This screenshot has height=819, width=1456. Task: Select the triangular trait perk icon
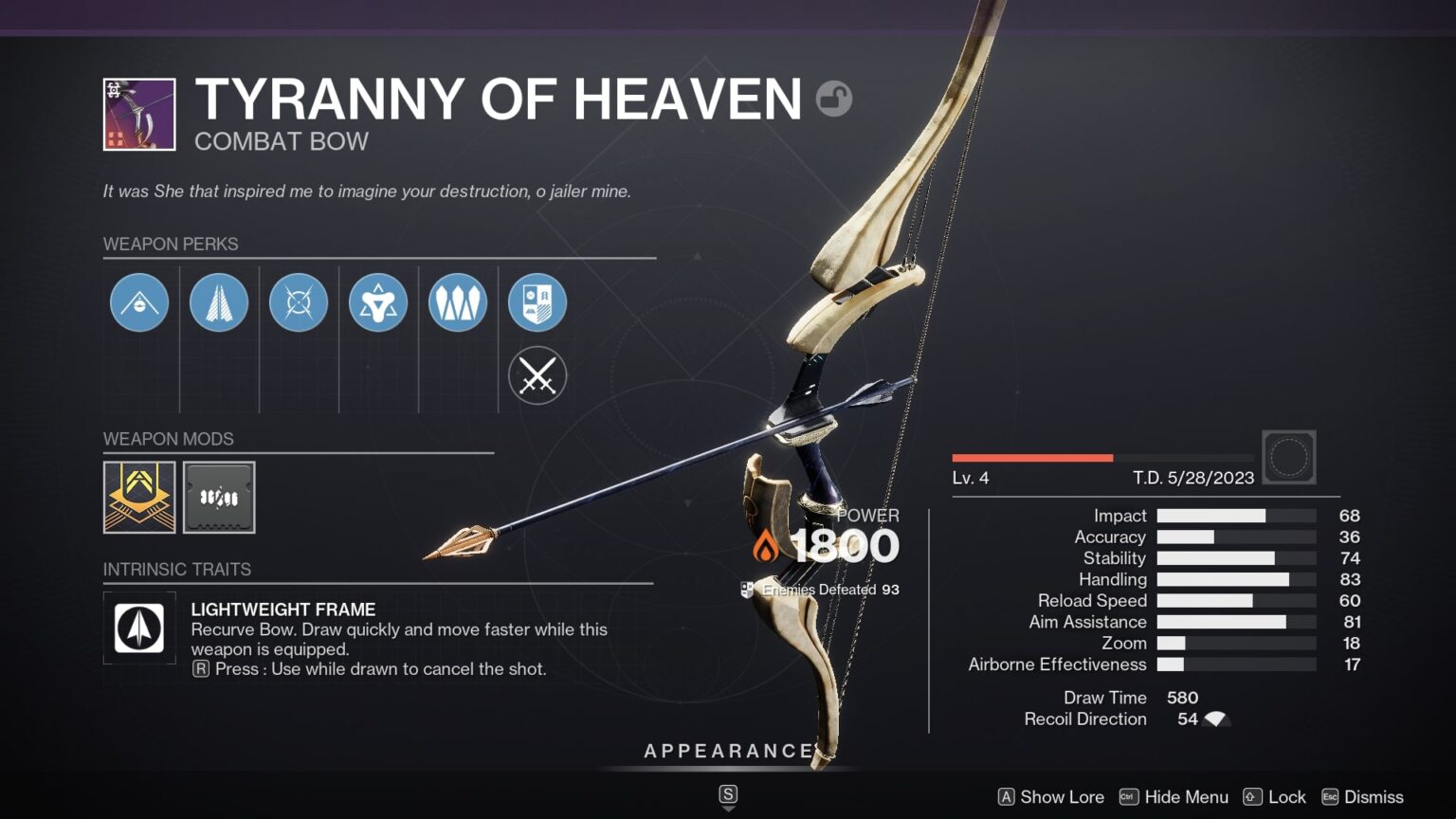click(x=378, y=301)
